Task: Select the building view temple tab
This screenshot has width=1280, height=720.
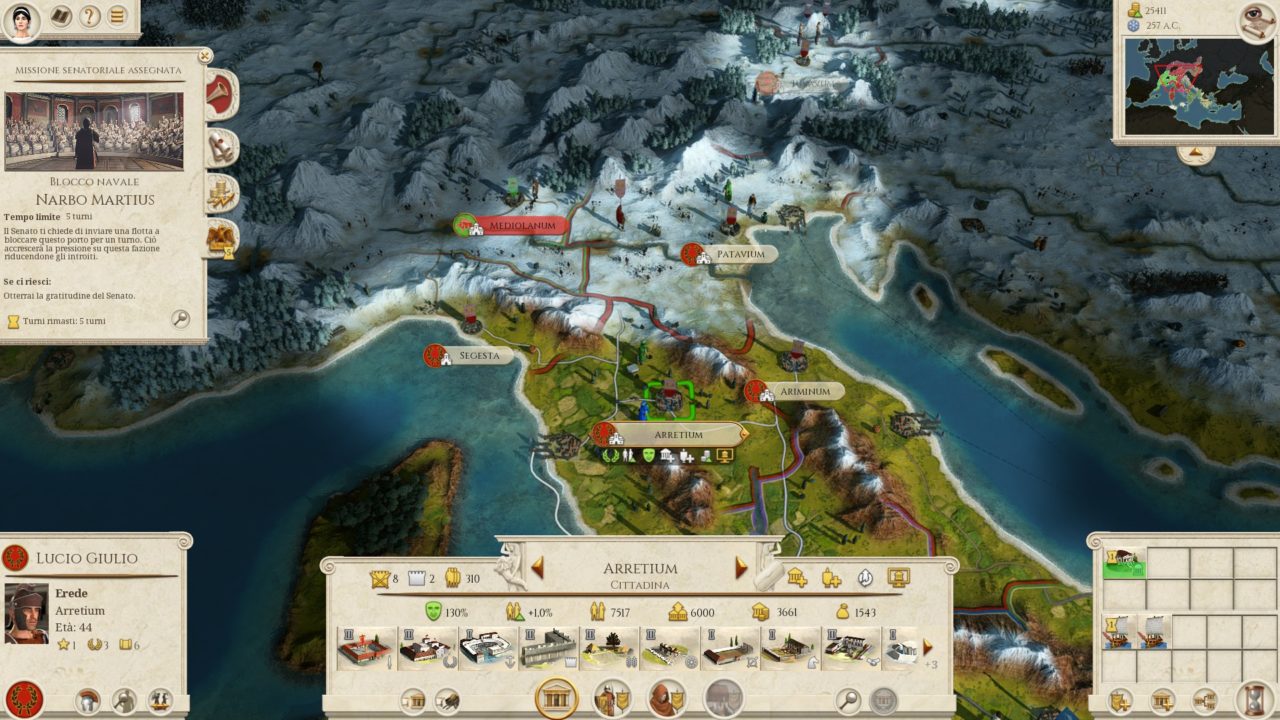Action: coord(556,697)
